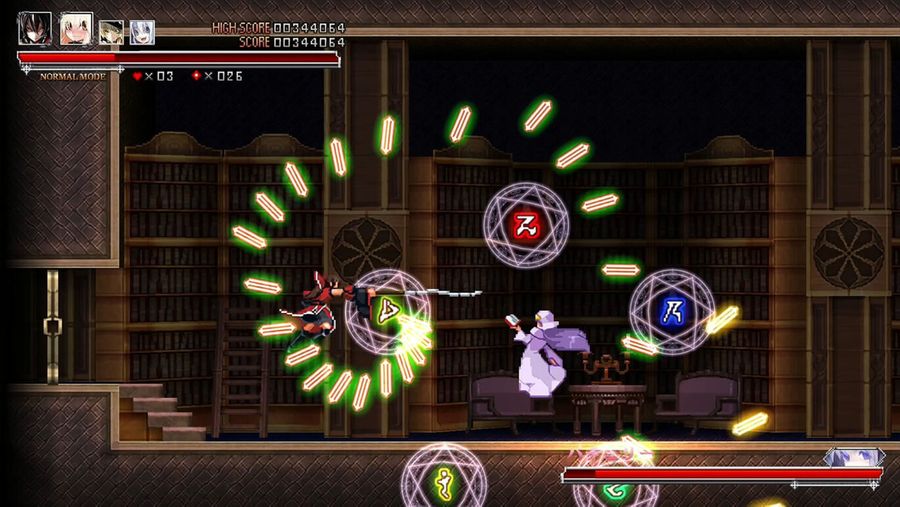Choose the small portrait with the hat

(112, 32)
